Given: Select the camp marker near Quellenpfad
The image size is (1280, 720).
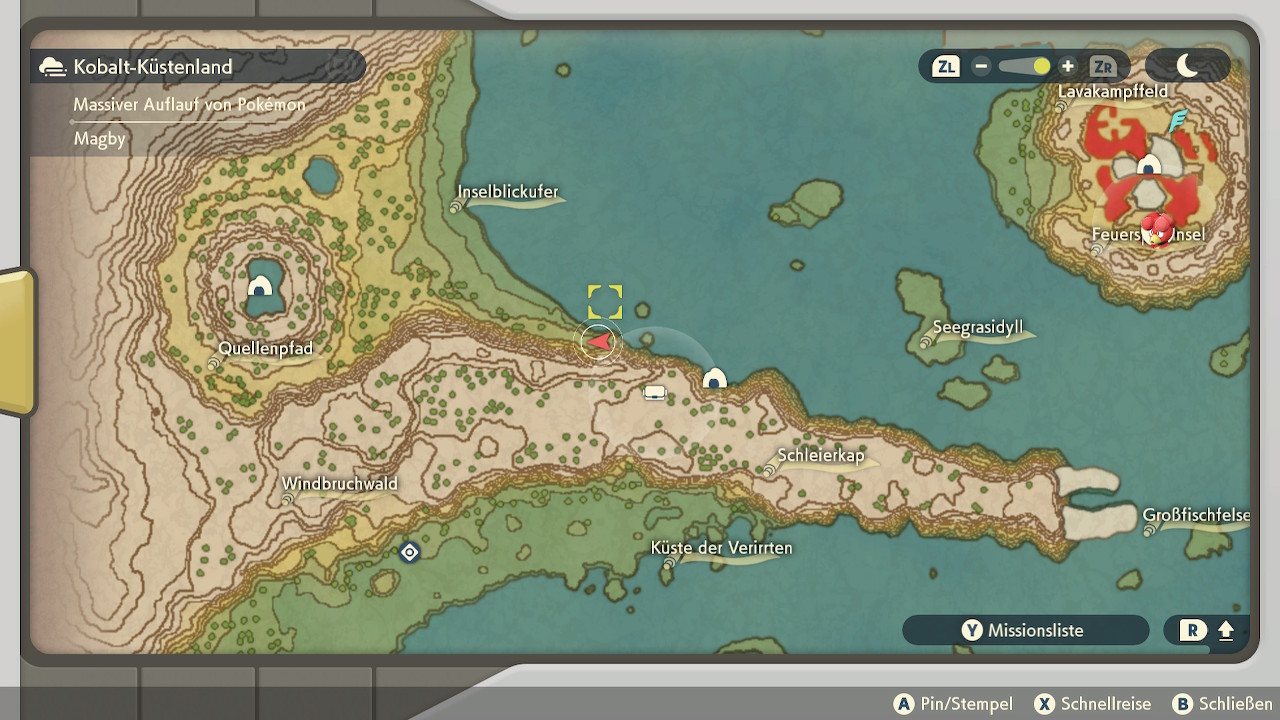Looking at the screenshot, I should click(260, 288).
